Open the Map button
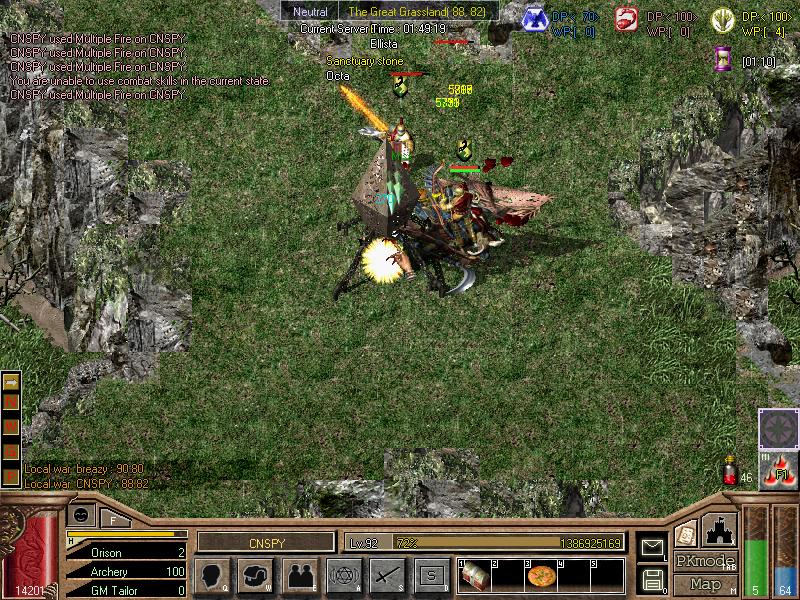Image resolution: width=800 pixels, height=600 pixels. click(704, 584)
